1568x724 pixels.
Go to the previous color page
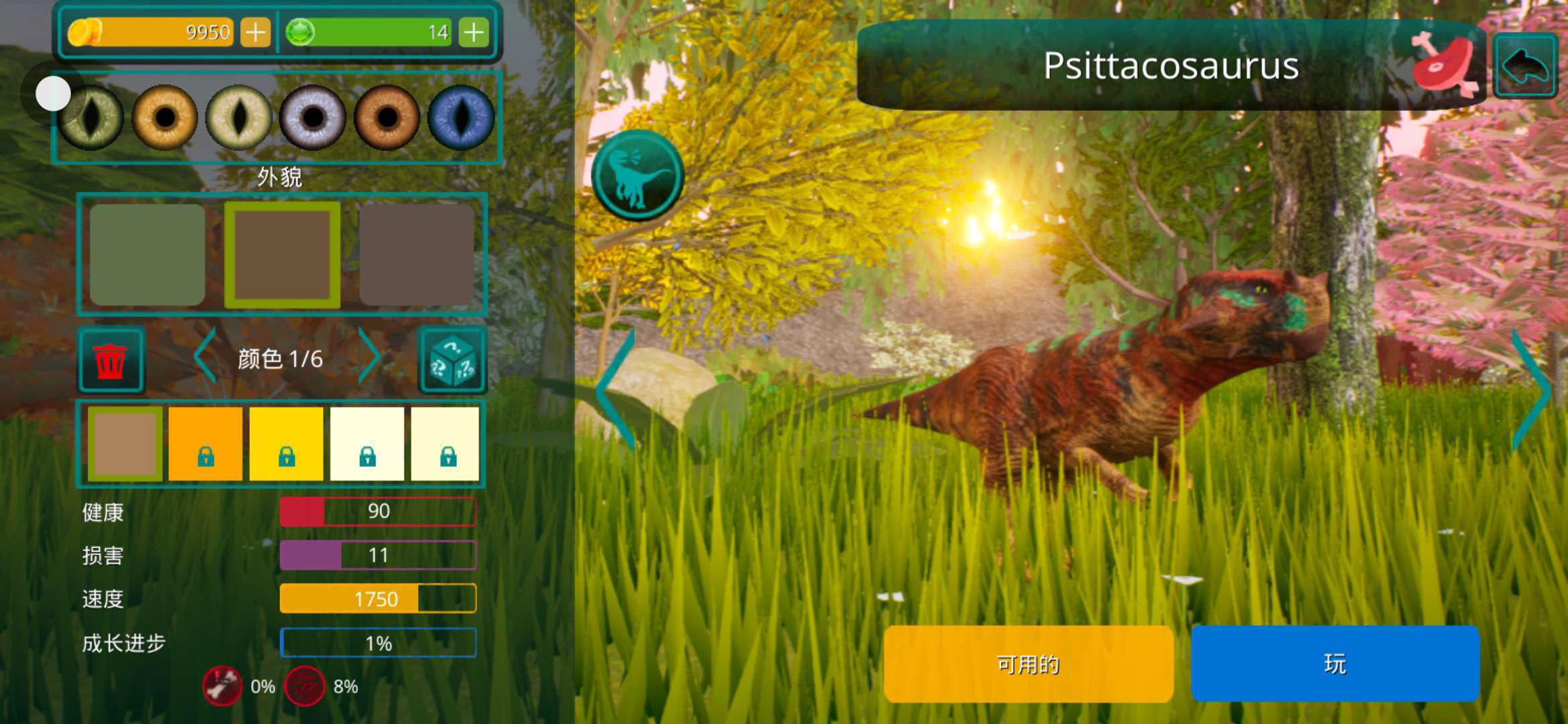click(205, 356)
